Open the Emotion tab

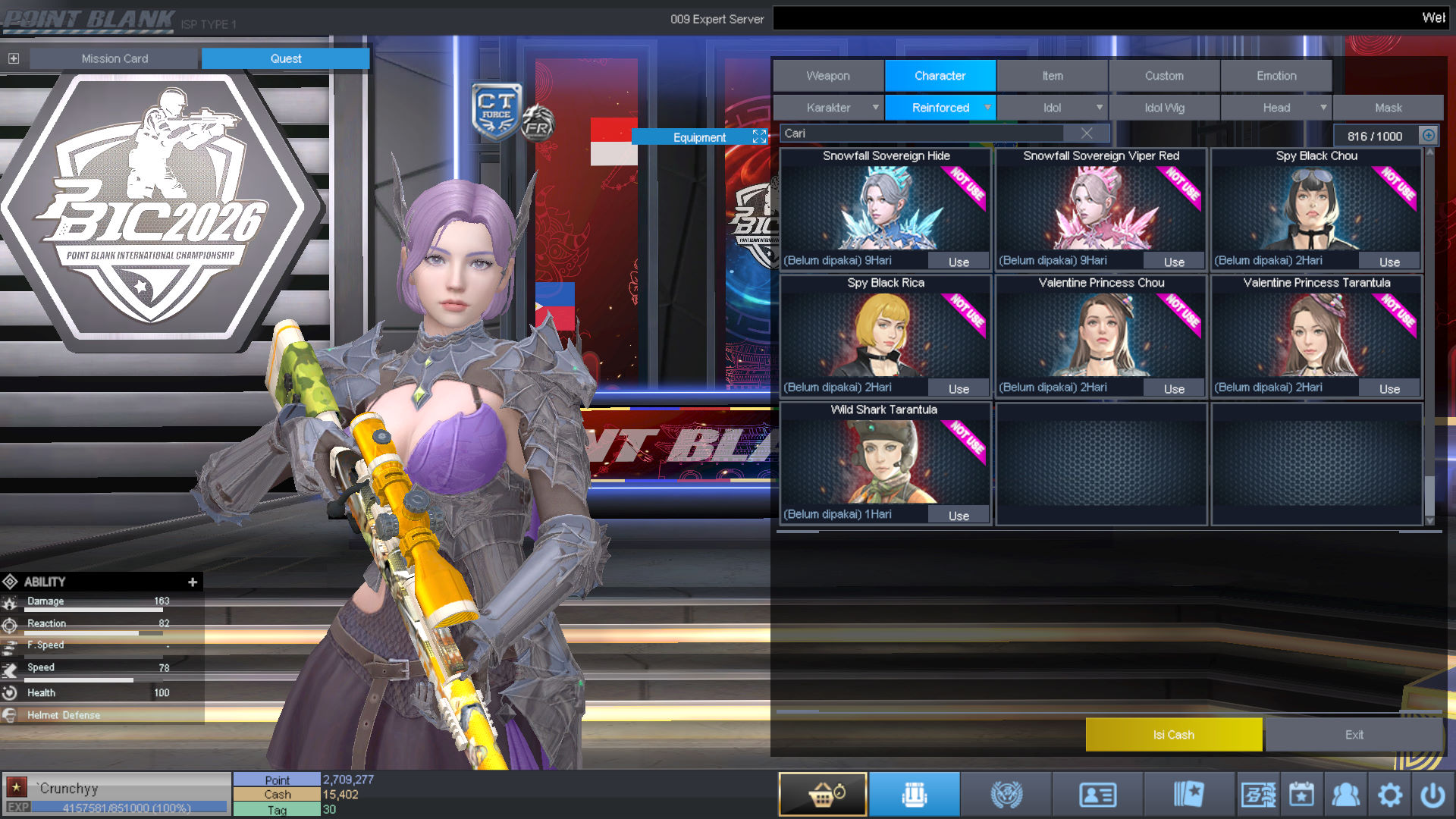(1276, 76)
